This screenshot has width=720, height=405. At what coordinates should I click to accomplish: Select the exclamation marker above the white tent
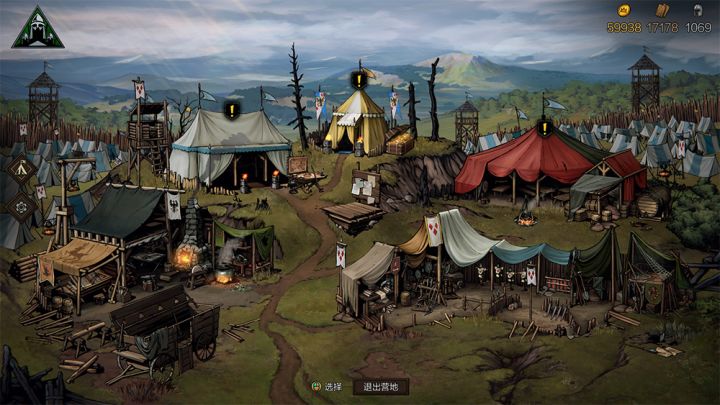point(232,110)
